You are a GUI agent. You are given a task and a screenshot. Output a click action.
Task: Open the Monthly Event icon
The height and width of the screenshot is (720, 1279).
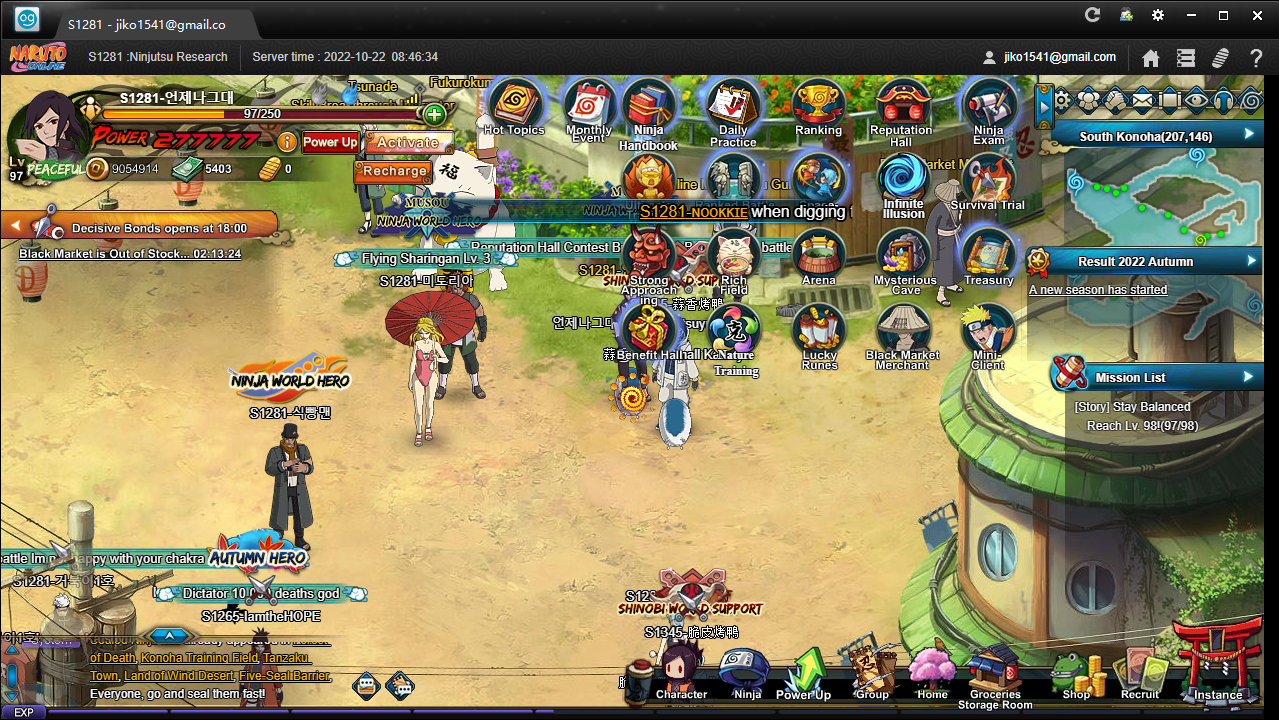(589, 106)
